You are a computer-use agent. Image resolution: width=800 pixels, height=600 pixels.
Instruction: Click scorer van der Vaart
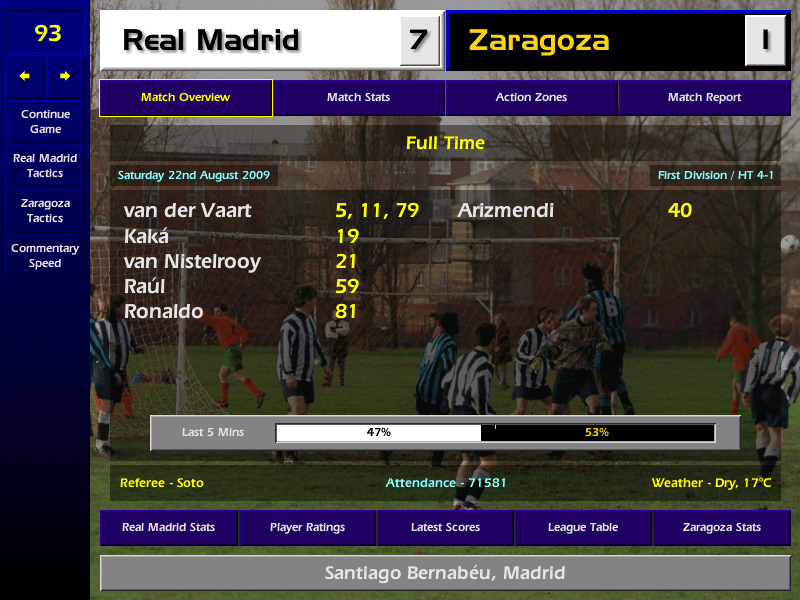188,211
